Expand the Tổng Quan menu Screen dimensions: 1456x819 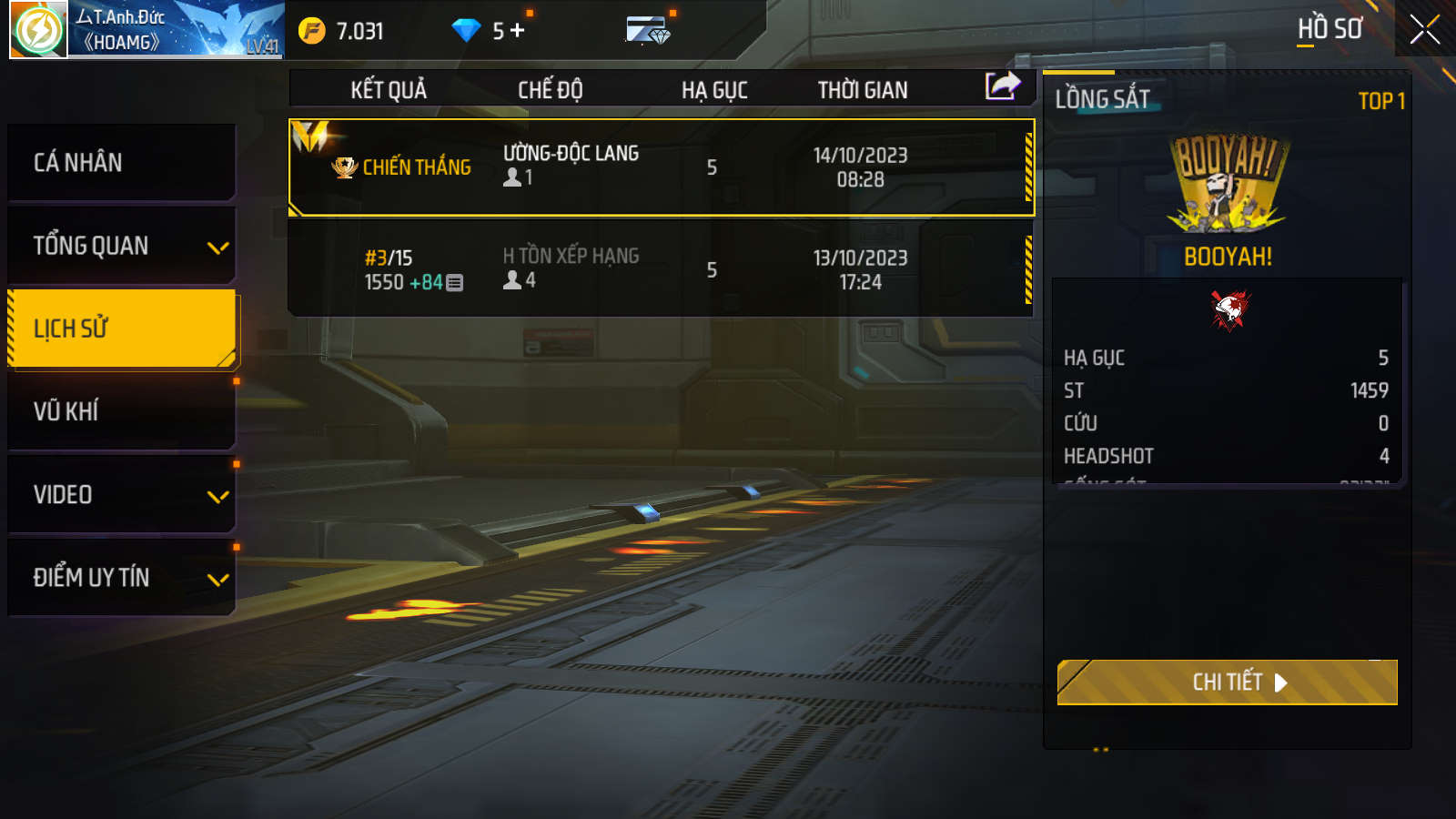click(x=121, y=246)
